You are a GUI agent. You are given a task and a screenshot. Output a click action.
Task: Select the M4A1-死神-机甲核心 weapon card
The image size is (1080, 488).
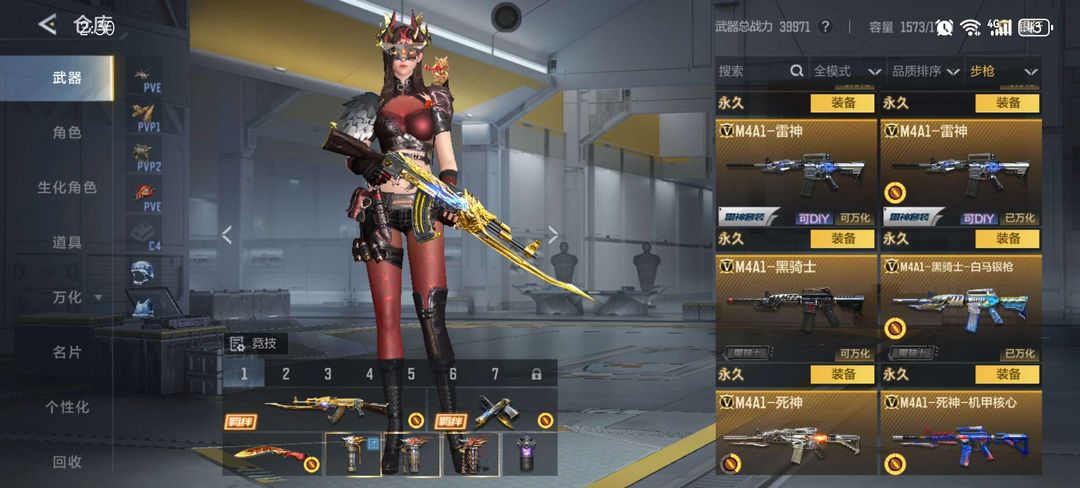[x=960, y=433]
